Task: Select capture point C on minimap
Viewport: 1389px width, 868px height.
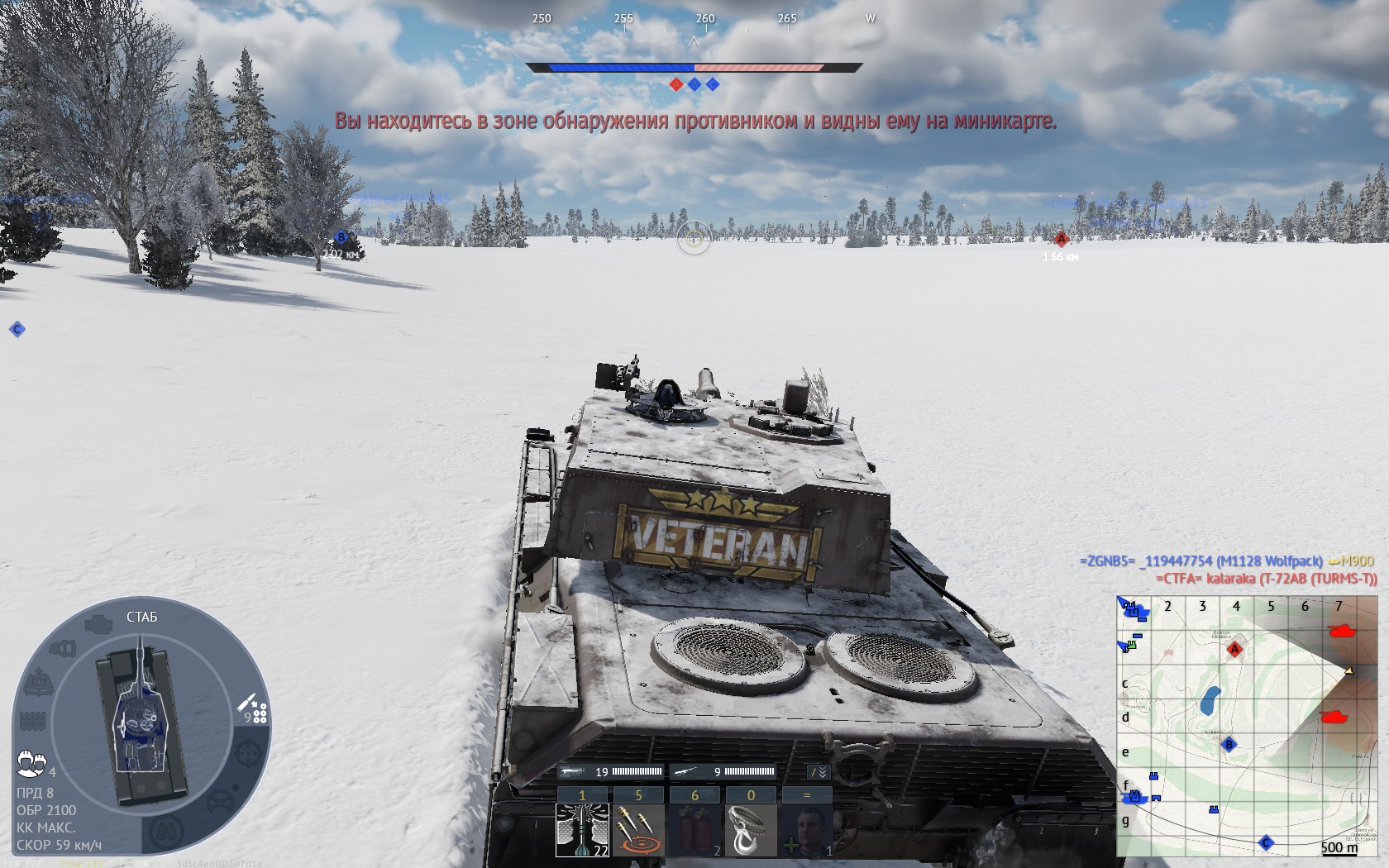Action: point(1265,843)
